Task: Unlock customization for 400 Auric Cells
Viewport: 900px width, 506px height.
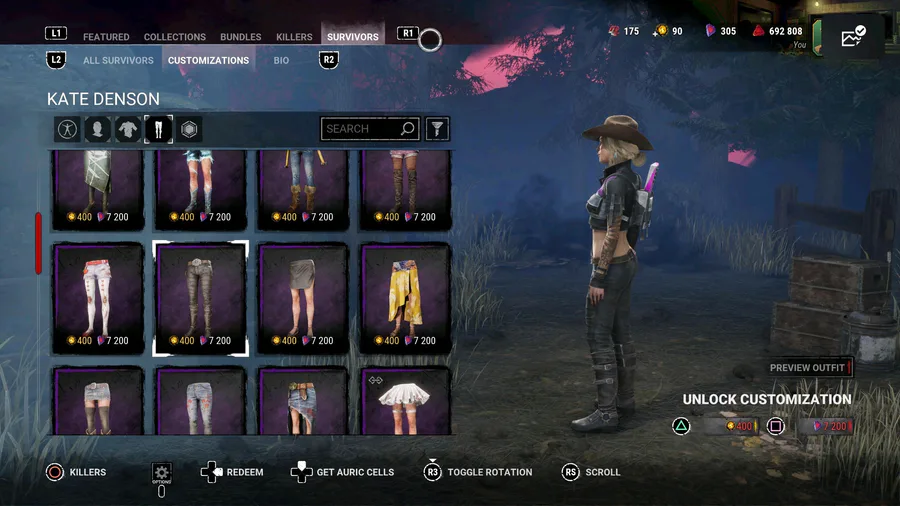Action: [x=727, y=427]
